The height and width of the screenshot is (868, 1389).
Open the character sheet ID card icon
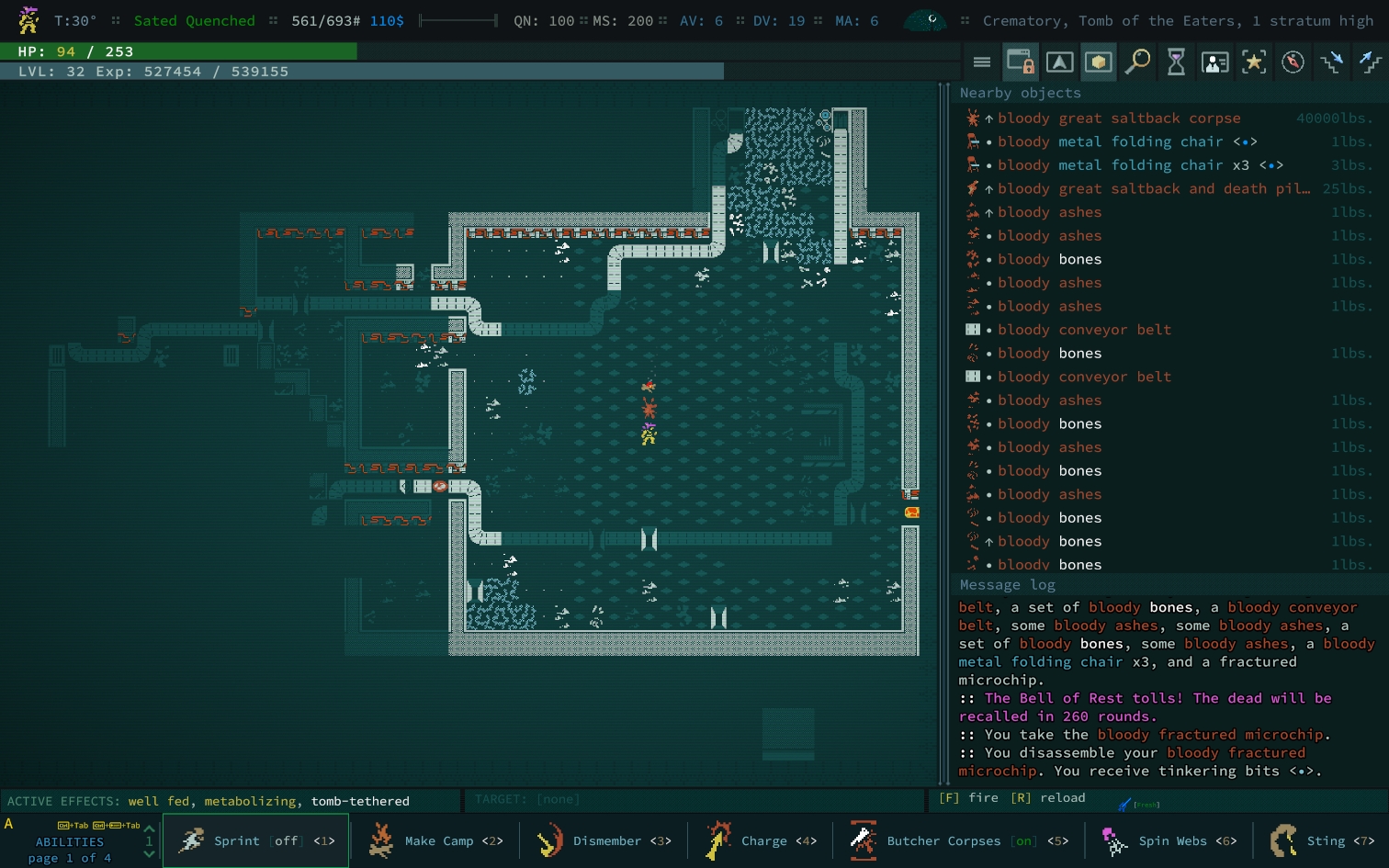(x=1214, y=62)
